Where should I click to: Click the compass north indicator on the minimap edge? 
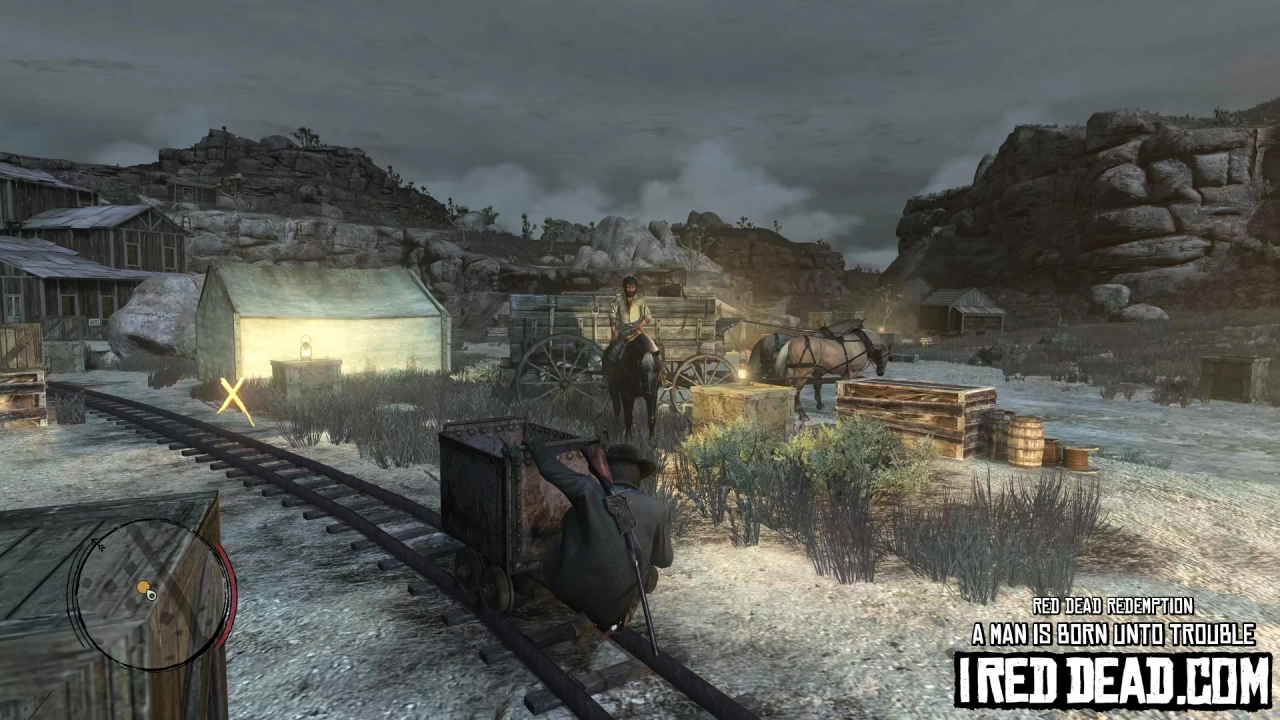[x=98, y=543]
